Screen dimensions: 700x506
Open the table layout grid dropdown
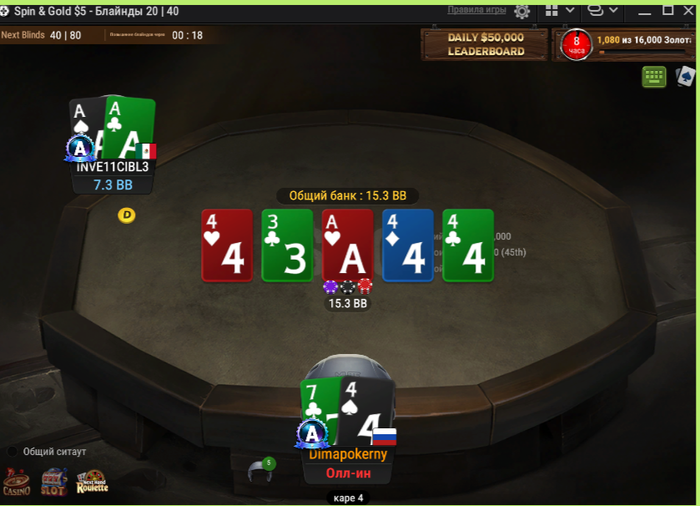(558, 11)
